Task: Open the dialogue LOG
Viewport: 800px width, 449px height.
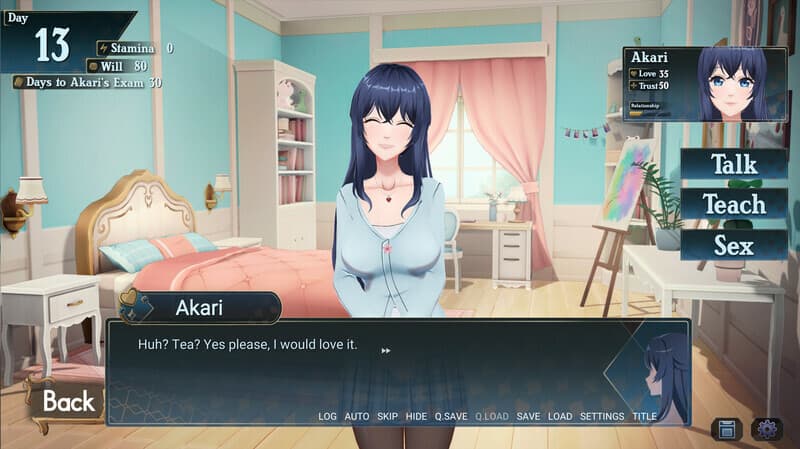Action: (328, 416)
